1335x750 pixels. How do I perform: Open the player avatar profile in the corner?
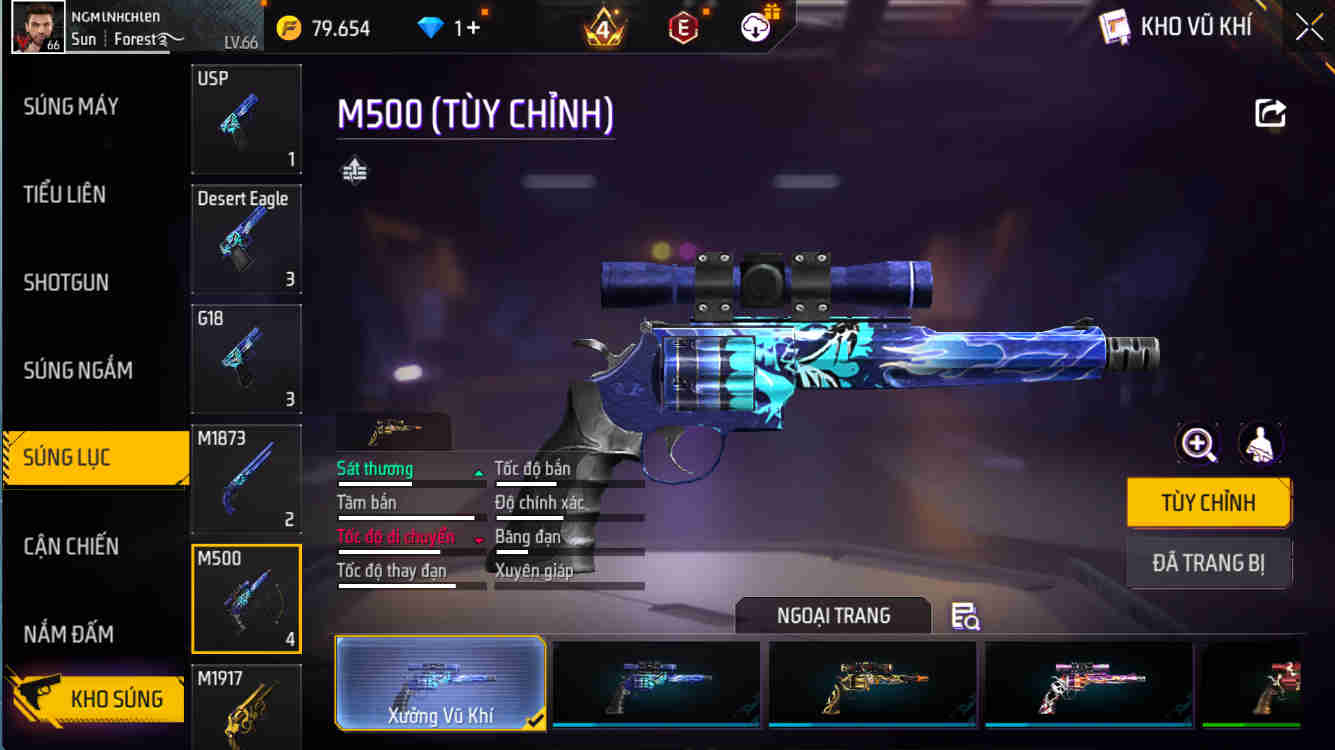38,27
